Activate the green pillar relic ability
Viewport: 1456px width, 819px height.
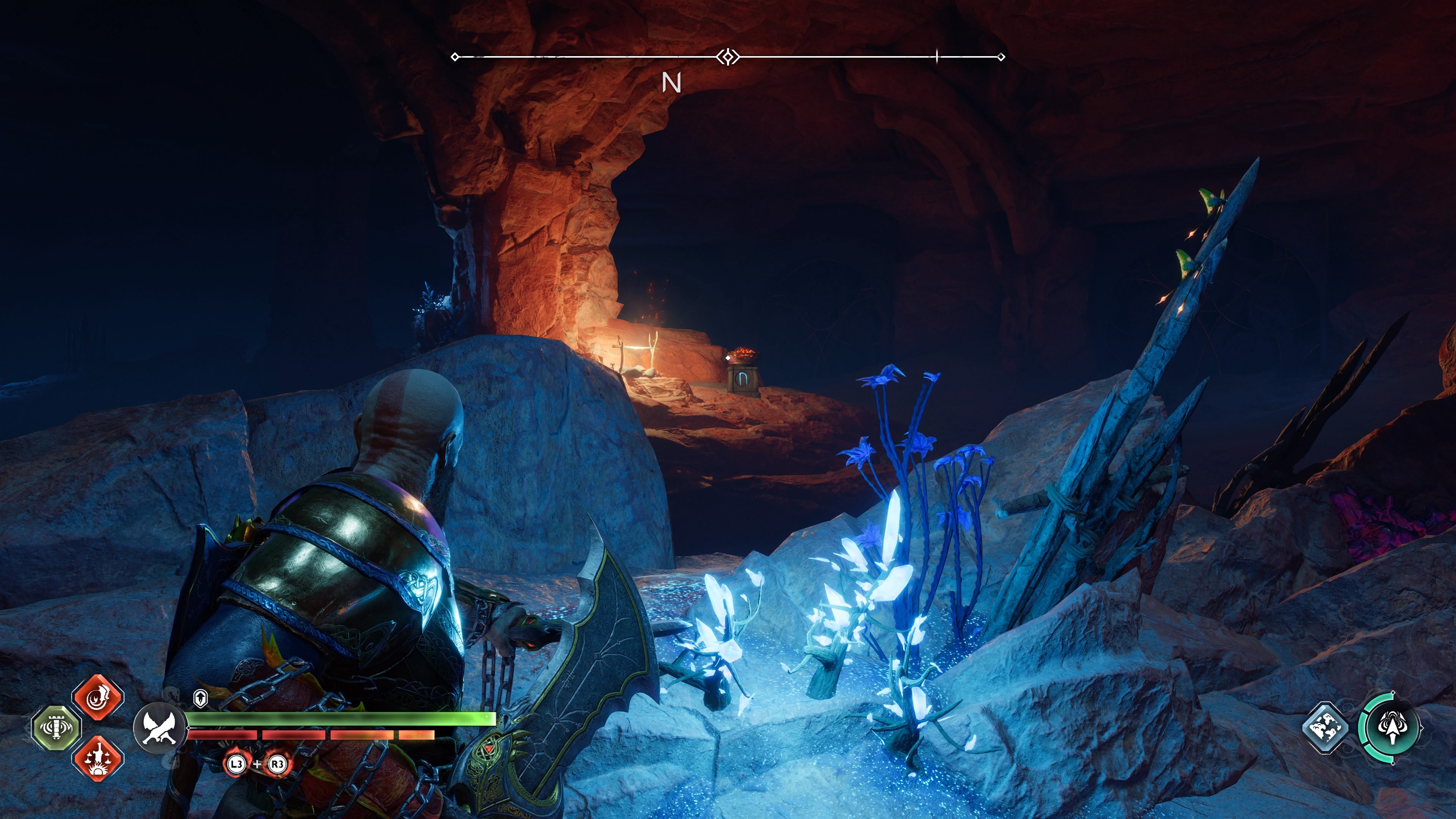point(56,728)
